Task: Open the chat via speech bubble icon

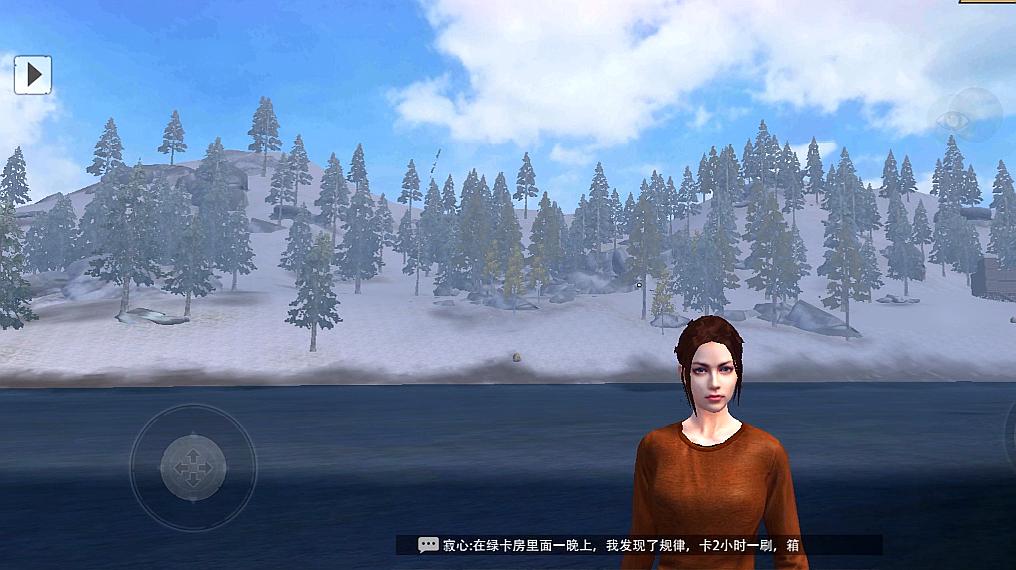Action: pos(428,545)
